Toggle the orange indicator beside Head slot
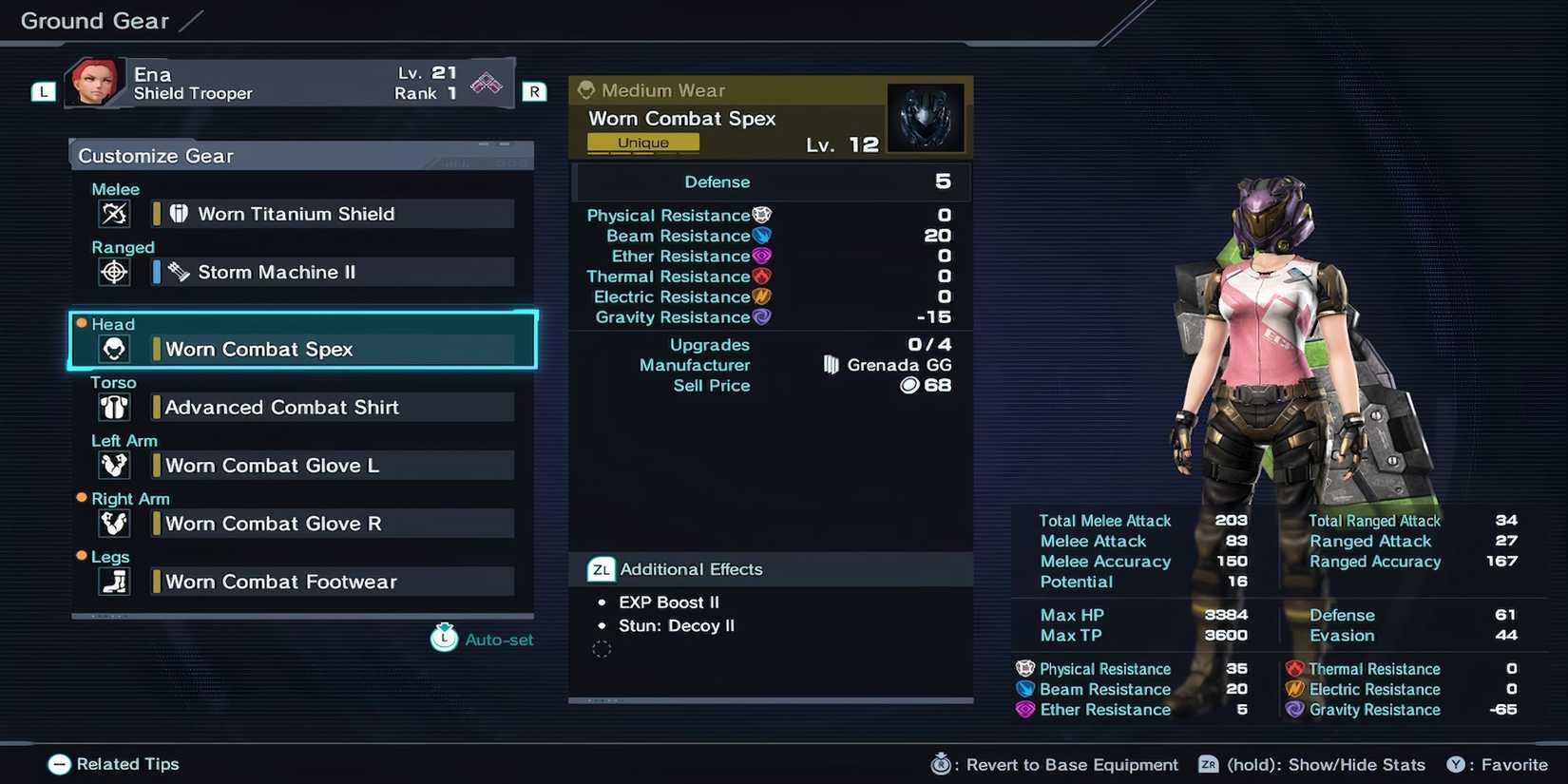Image resolution: width=1568 pixels, height=784 pixels. (x=82, y=323)
